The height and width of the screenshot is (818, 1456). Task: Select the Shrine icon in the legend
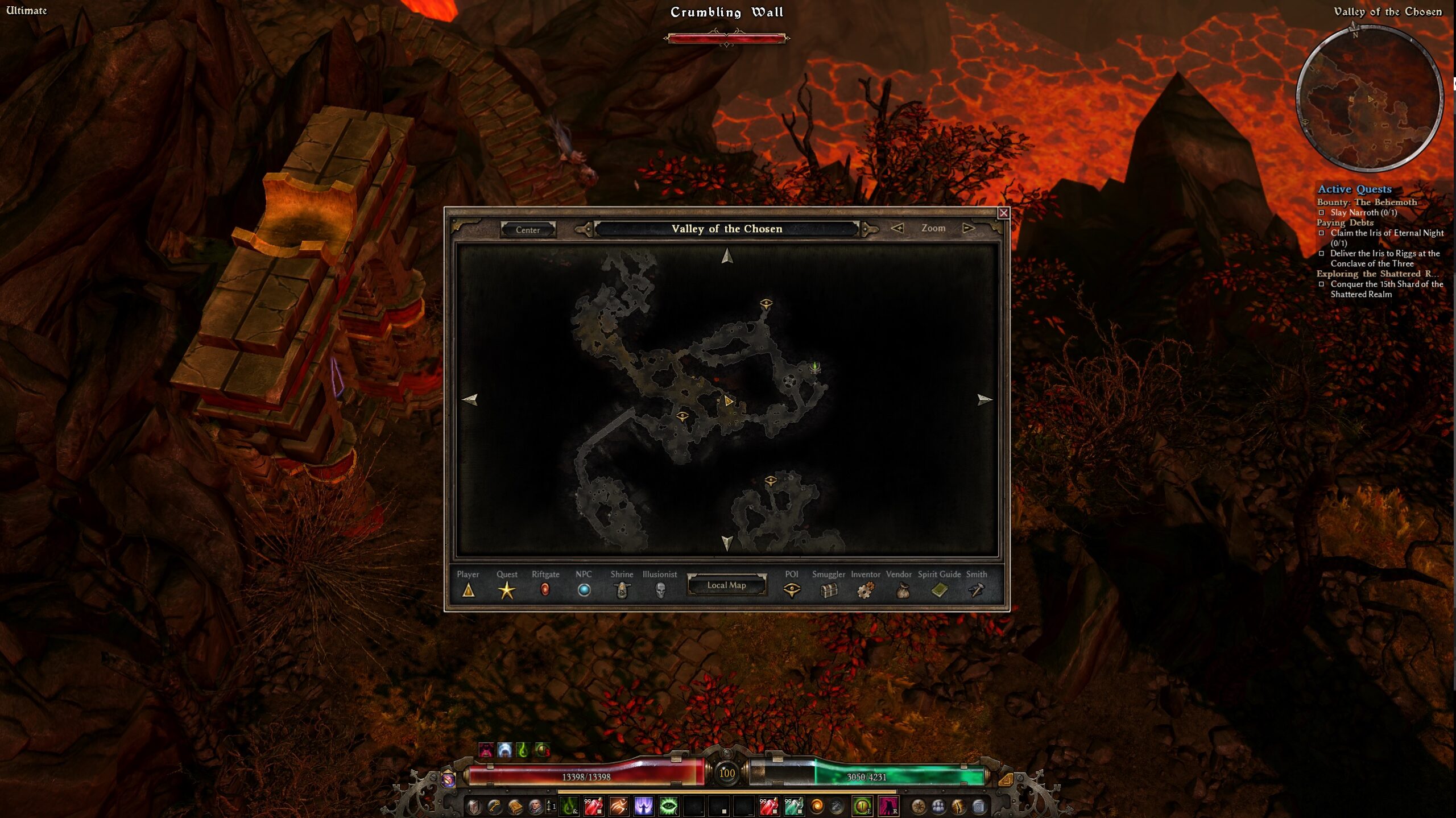click(622, 590)
